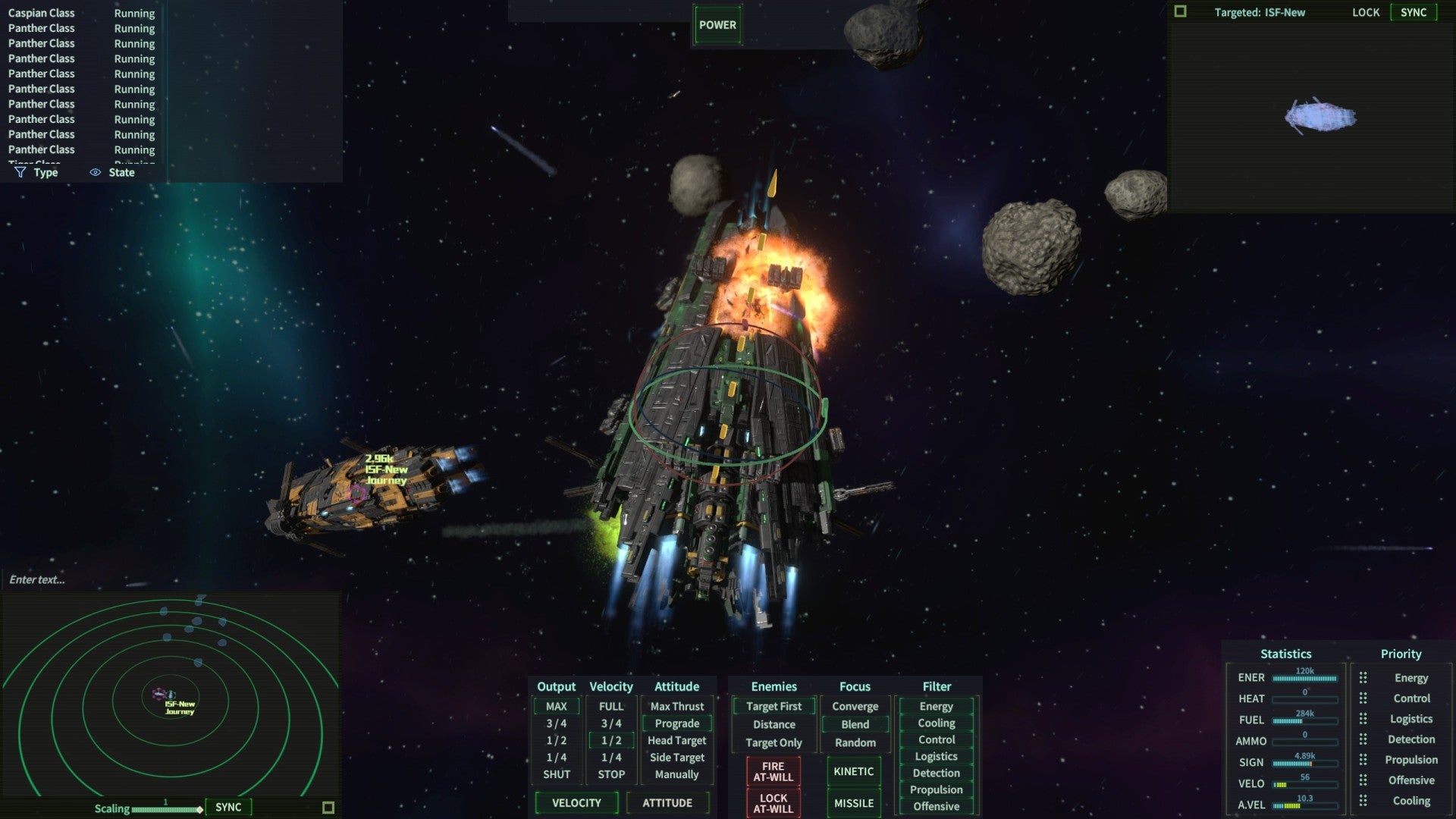Click the VELOCITY button
This screenshot has width=1456, height=819.
click(576, 802)
